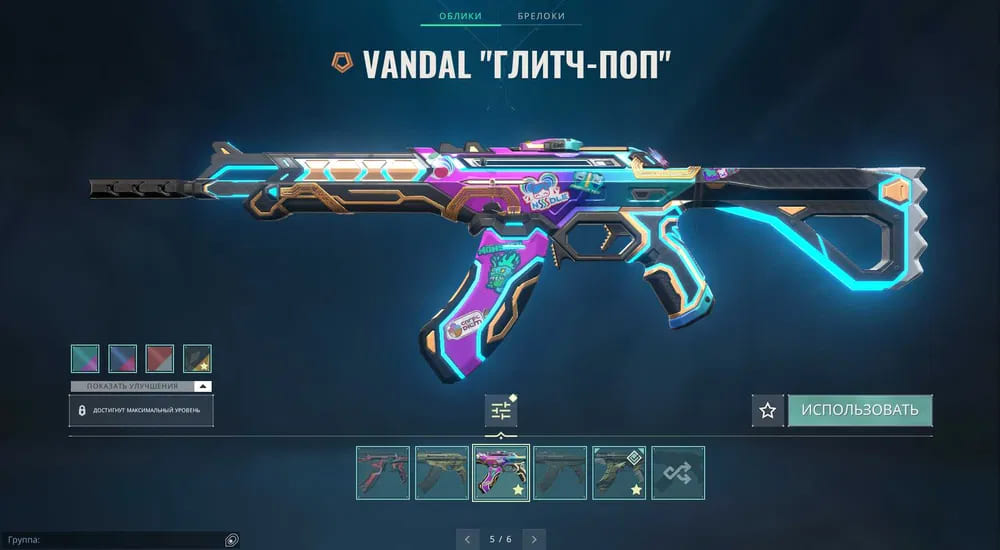Enable the random skin shuffle tile
1000x550 pixels.
tap(678, 472)
